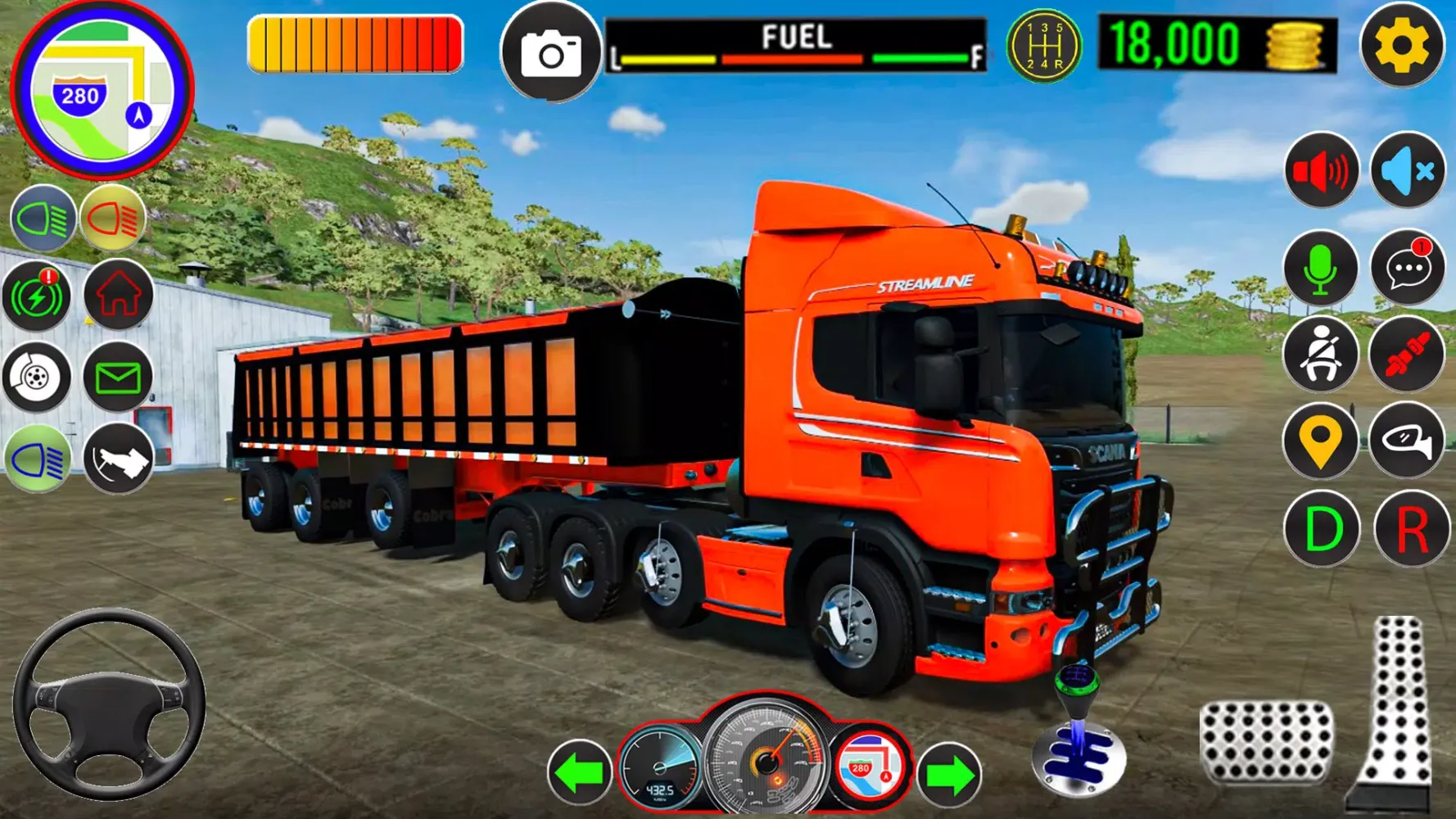Open the chat bubble messages
Viewport: 1456px width, 819px height.
point(1407,269)
